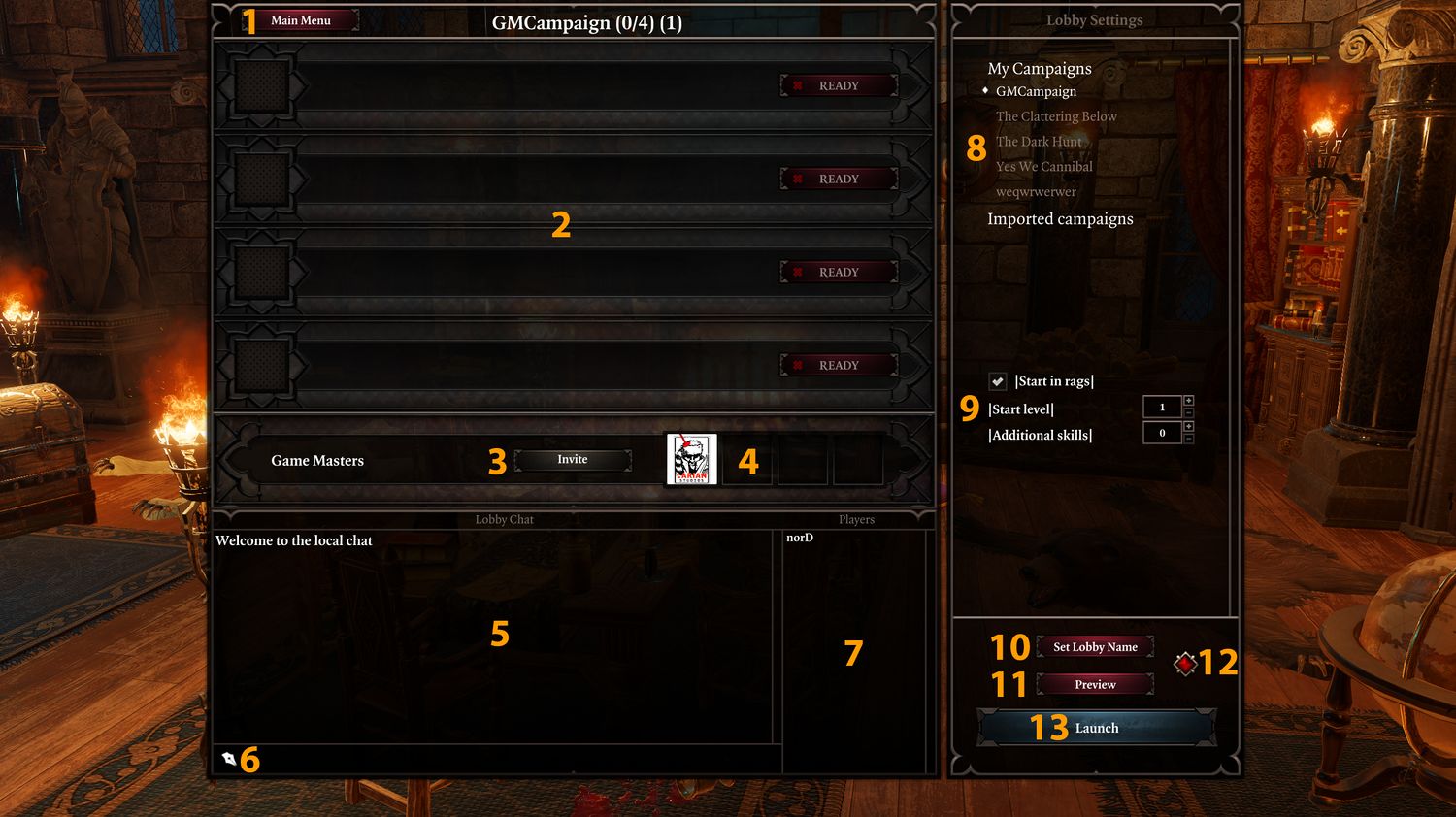Select the Larian Studios GM portrait
This screenshot has width=1456, height=817.
click(x=691, y=460)
